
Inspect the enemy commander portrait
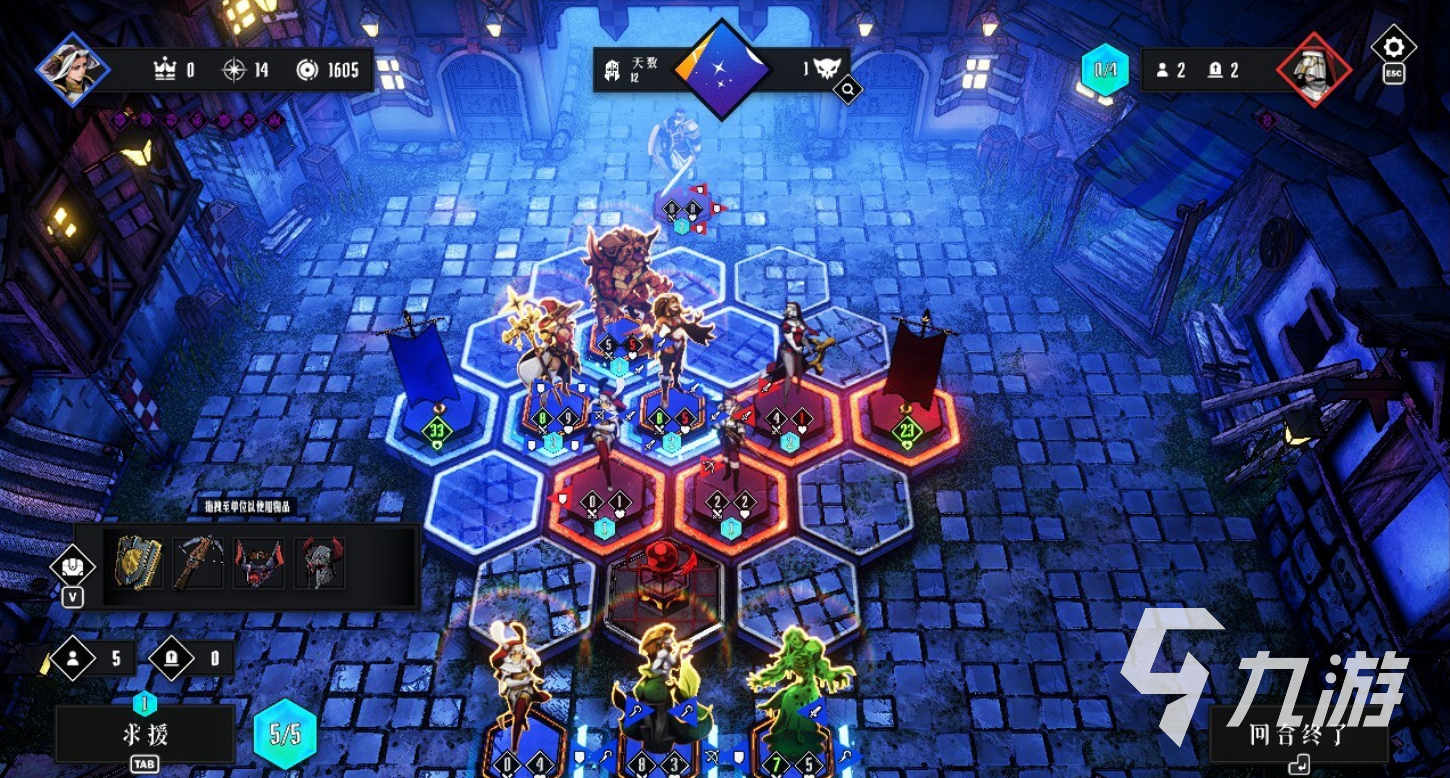pyautogui.click(x=1314, y=69)
